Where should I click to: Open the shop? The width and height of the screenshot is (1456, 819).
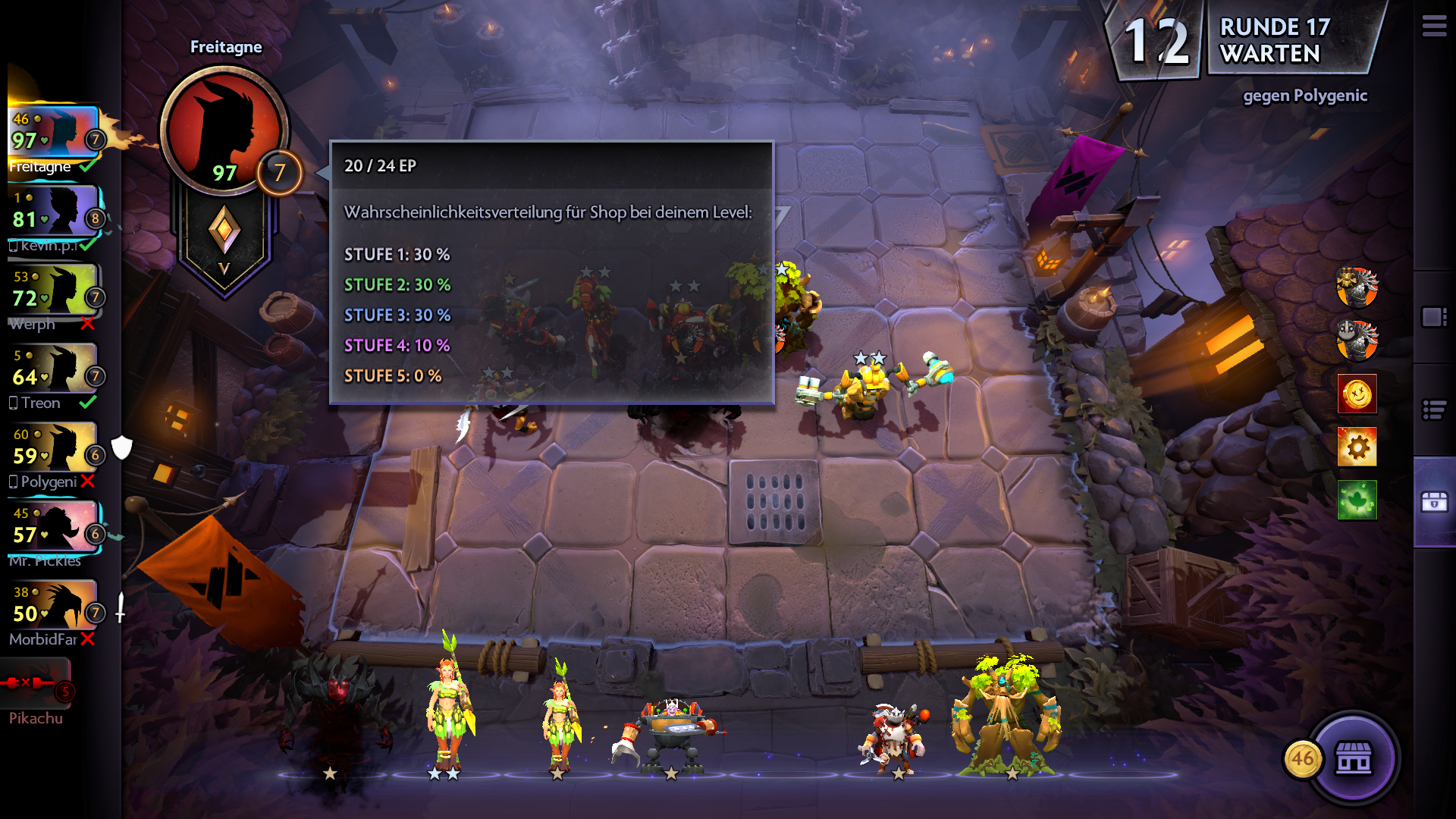pyautogui.click(x=1354, y=758)
